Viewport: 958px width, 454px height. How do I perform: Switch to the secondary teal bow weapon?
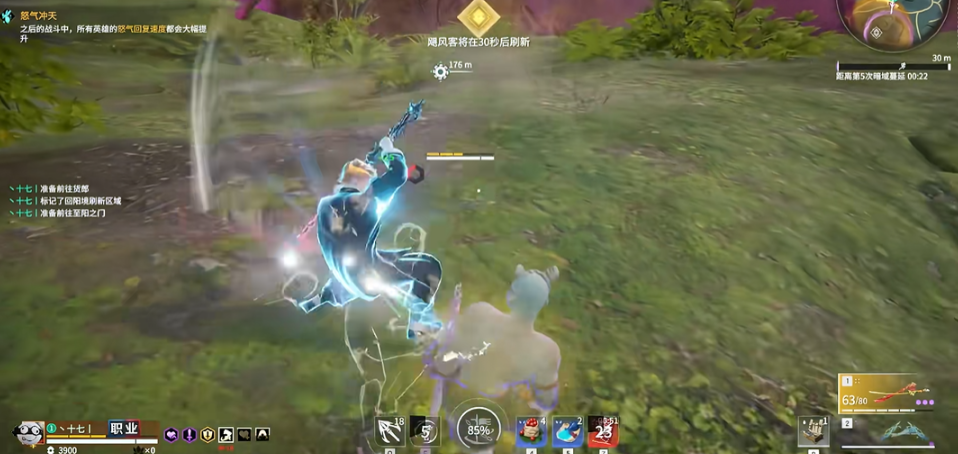click(900, 432)
